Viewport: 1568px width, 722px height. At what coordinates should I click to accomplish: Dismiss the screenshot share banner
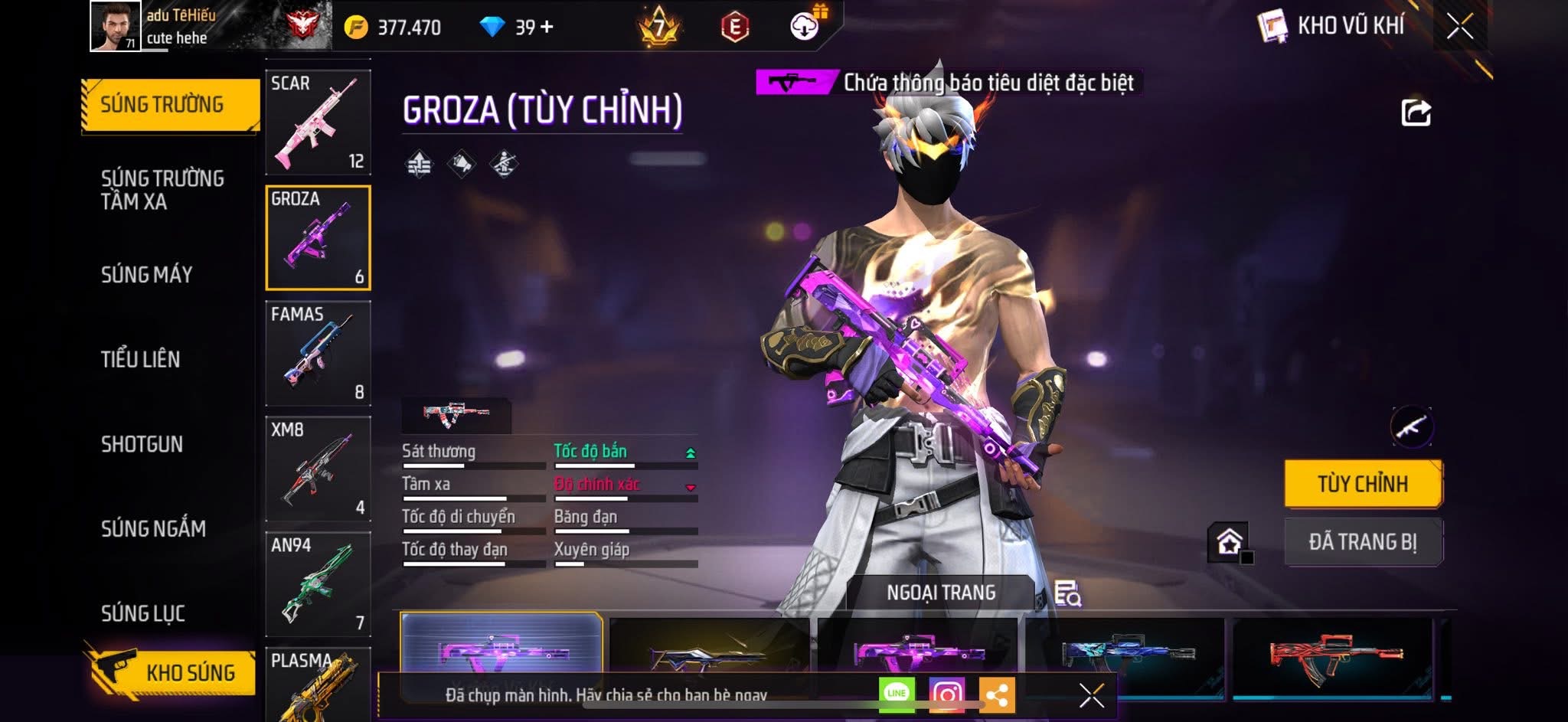pyautogui.click(x=1091, y=695)
